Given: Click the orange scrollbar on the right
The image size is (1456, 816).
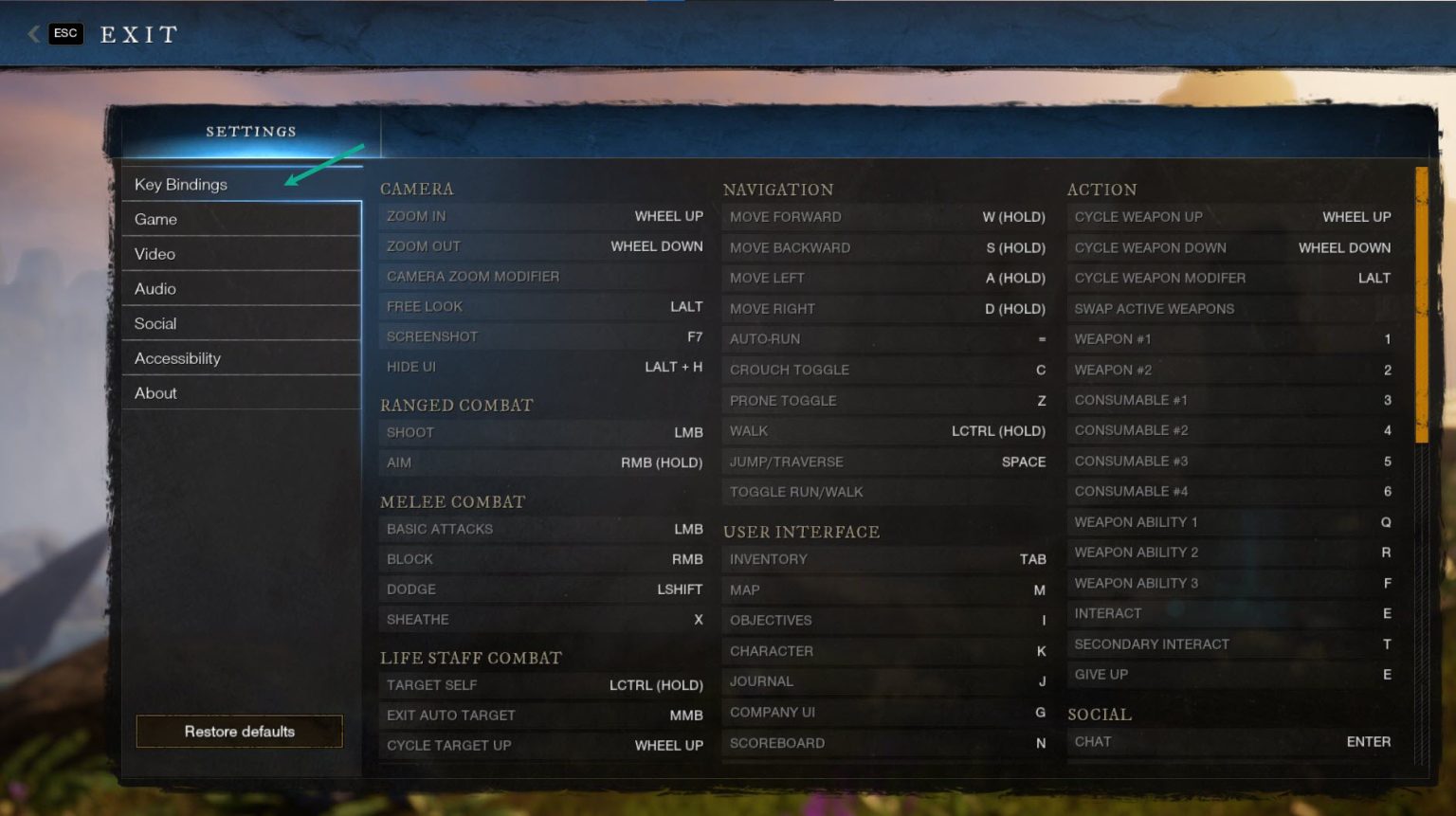Looking at the screenshot, I should pyautogui.click(x=1423, y=303).
